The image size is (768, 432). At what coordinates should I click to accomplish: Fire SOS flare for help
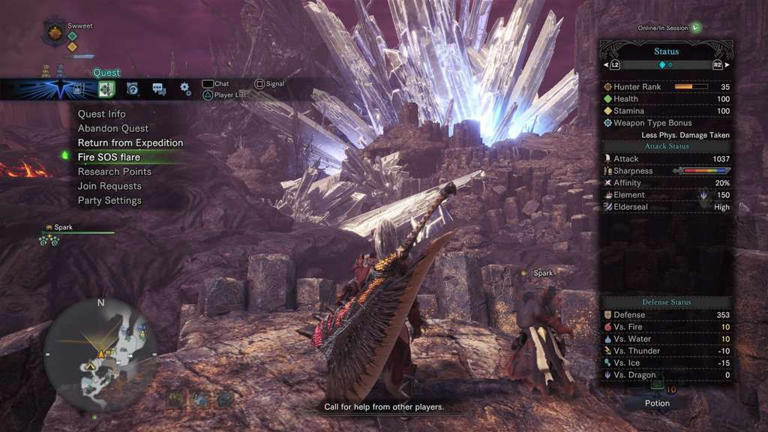(116, 157)
